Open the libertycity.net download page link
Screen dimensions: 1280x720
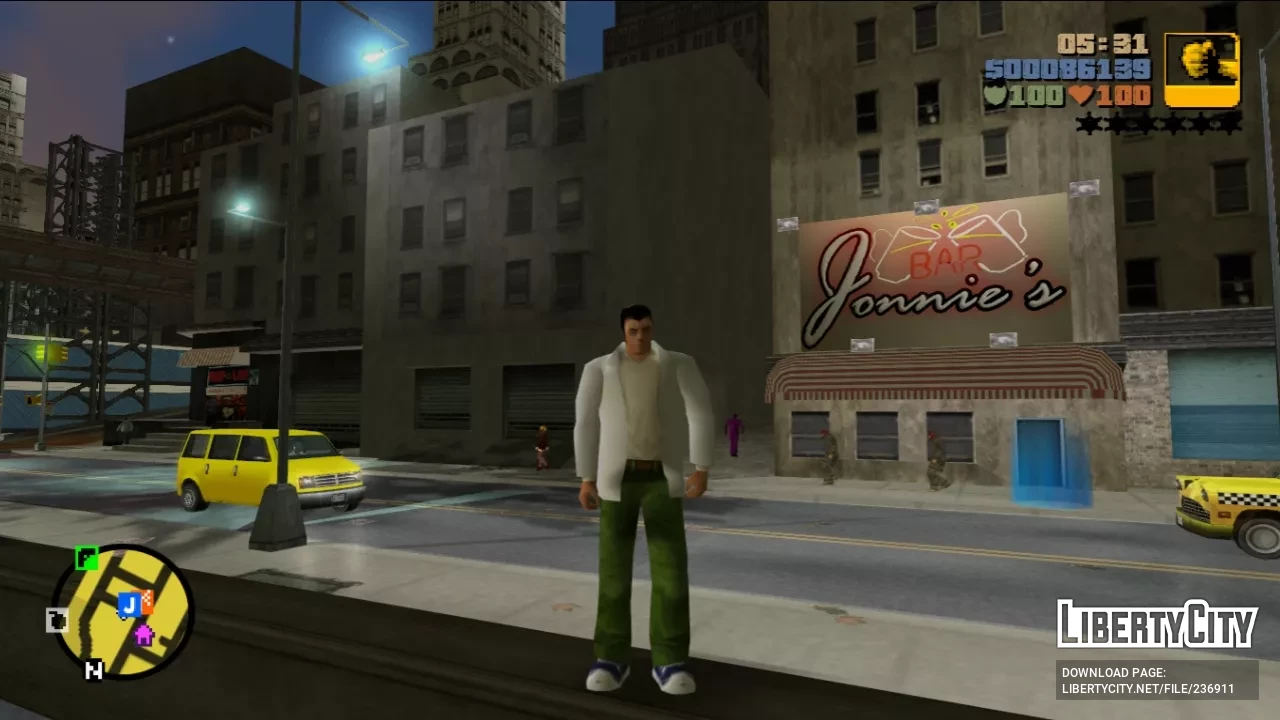1157,681
